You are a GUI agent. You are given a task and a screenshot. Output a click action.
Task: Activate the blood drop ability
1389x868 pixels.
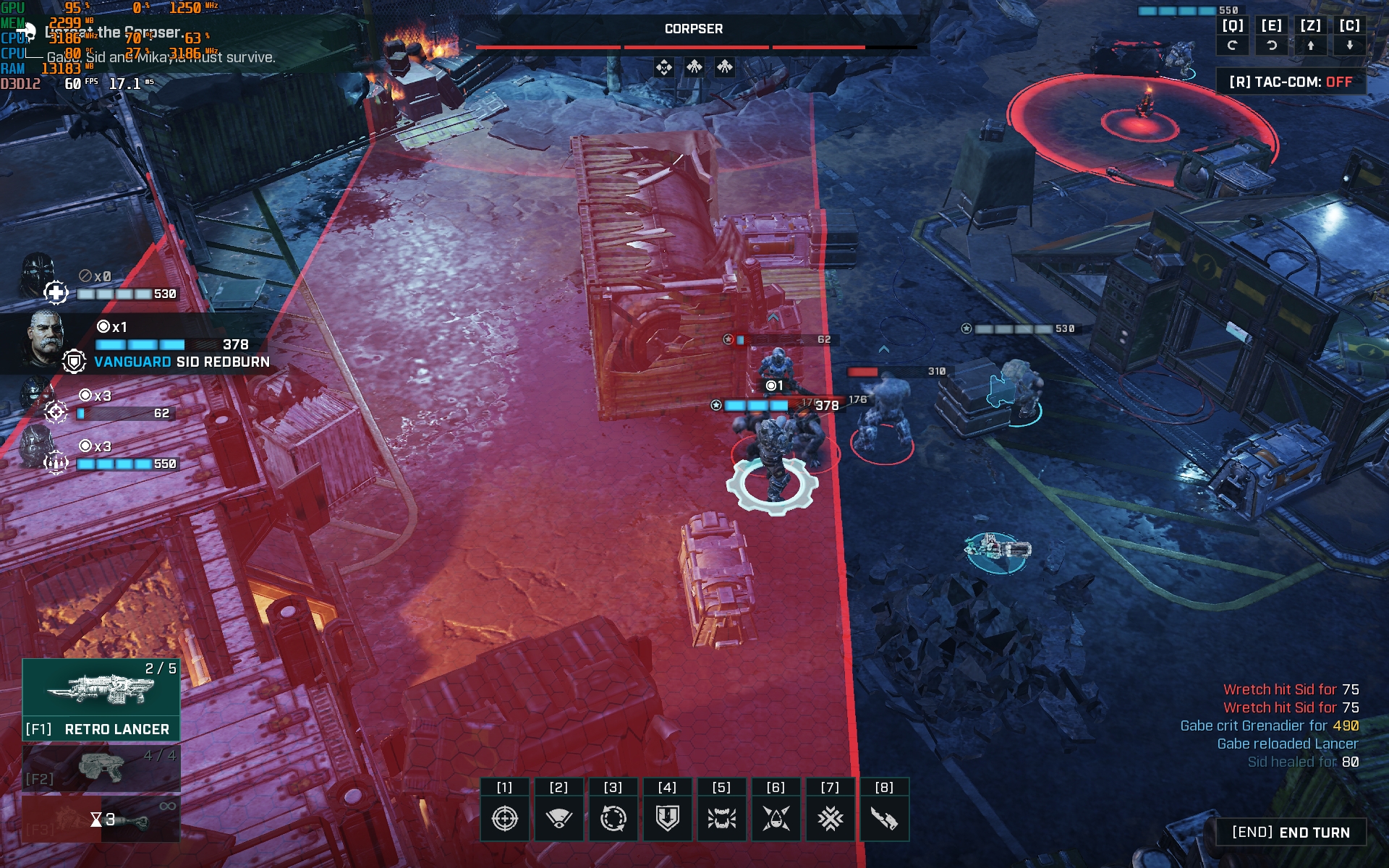pos(776,818)
